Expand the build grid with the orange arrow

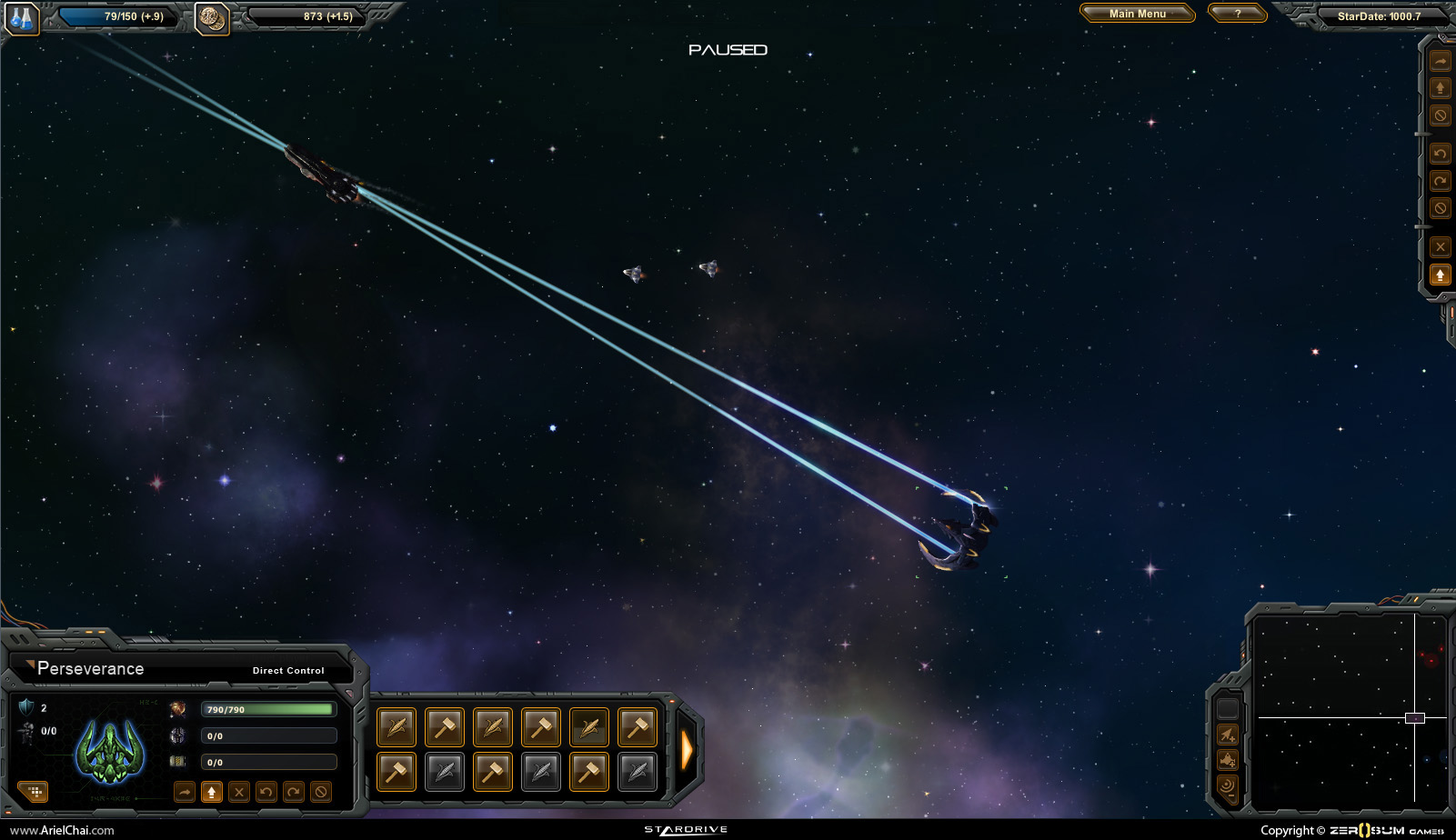[x=688, y=750]
